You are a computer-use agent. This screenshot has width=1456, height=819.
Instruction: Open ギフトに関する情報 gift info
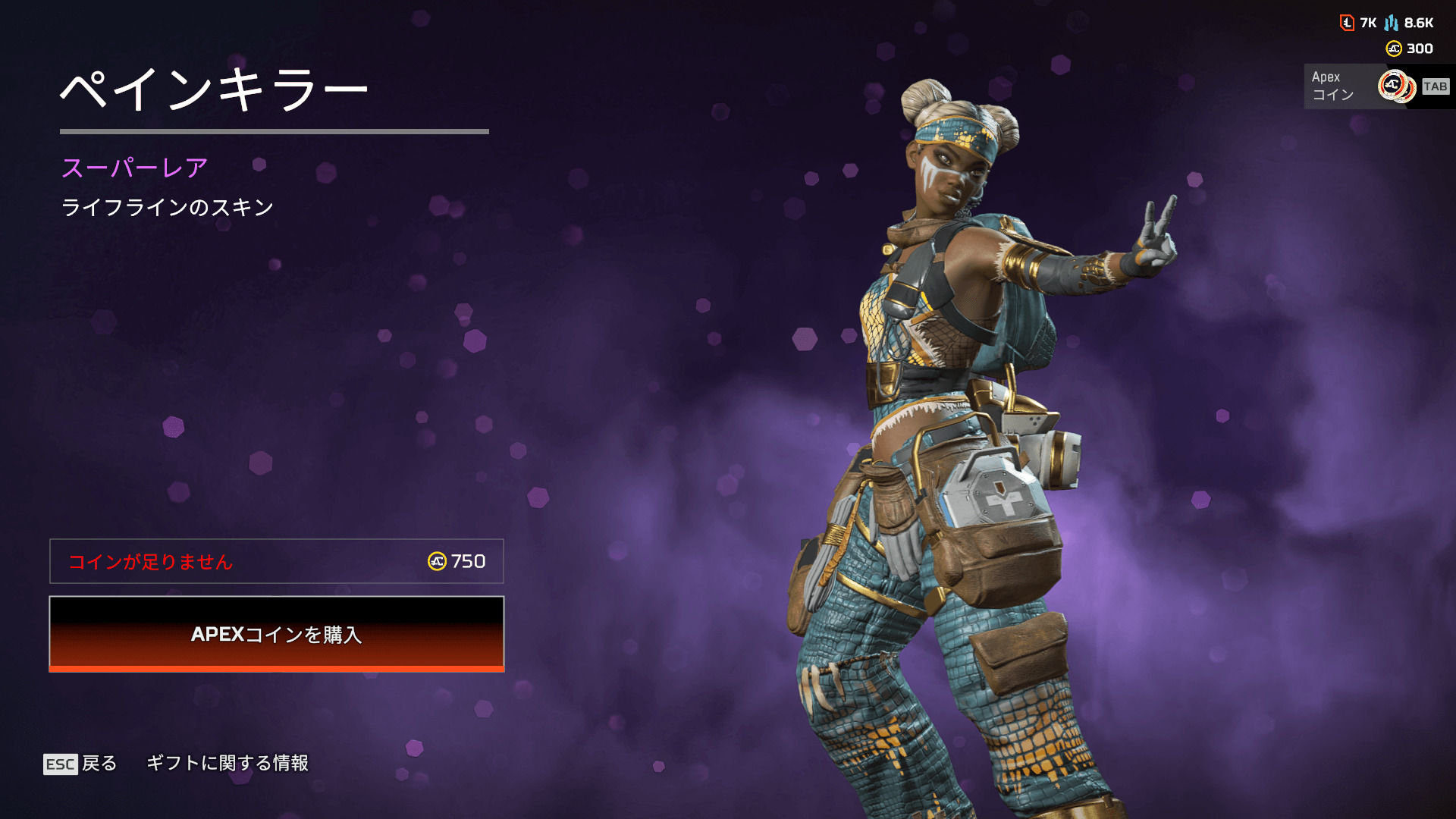[x=227, y=763]
